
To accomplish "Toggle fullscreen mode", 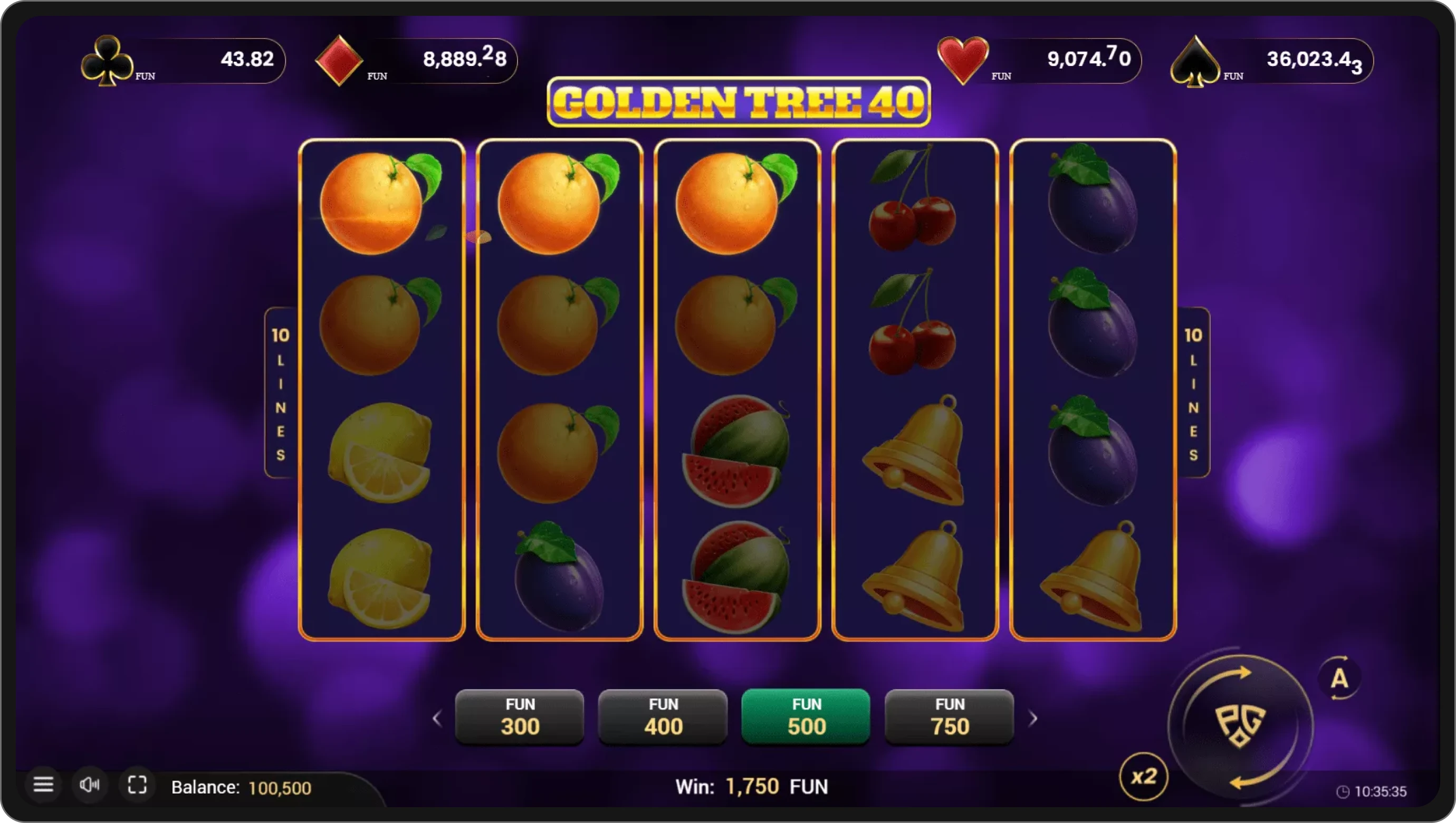I will (137, 785).
